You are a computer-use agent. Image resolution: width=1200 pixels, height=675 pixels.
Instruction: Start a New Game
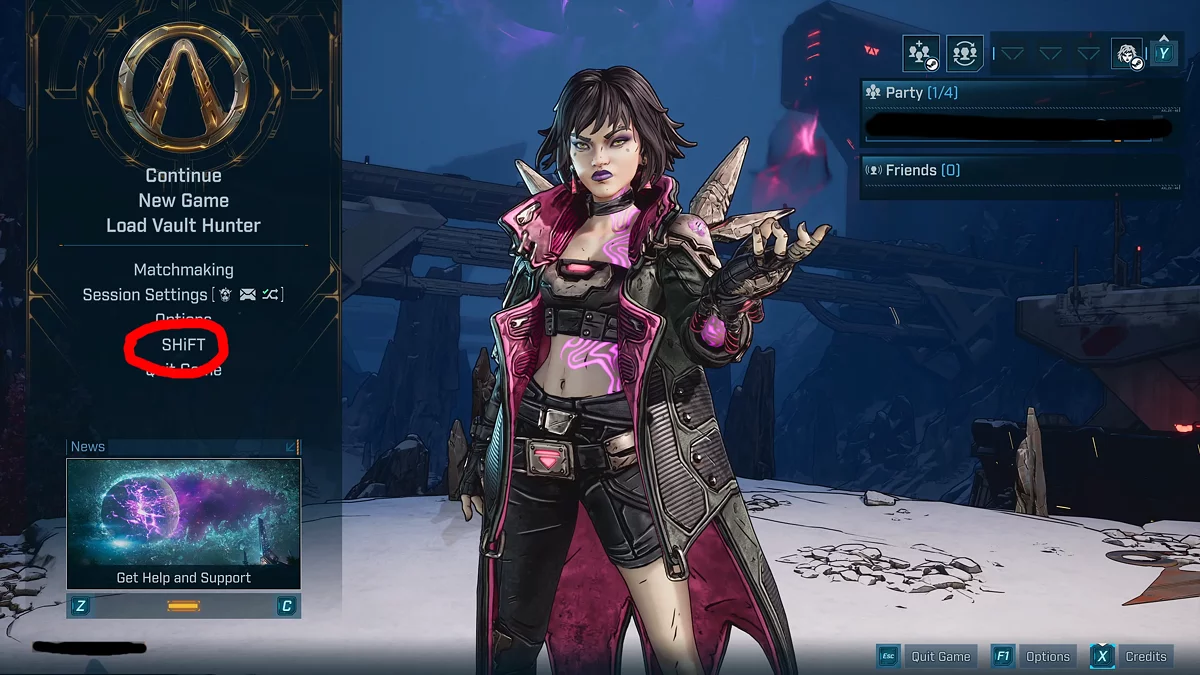coord(183,200)
